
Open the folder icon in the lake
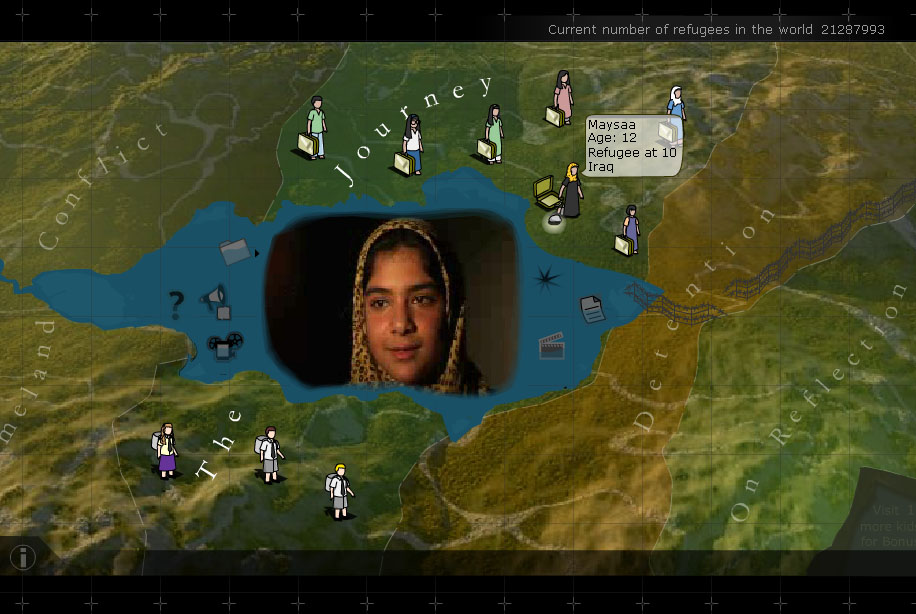234,251
